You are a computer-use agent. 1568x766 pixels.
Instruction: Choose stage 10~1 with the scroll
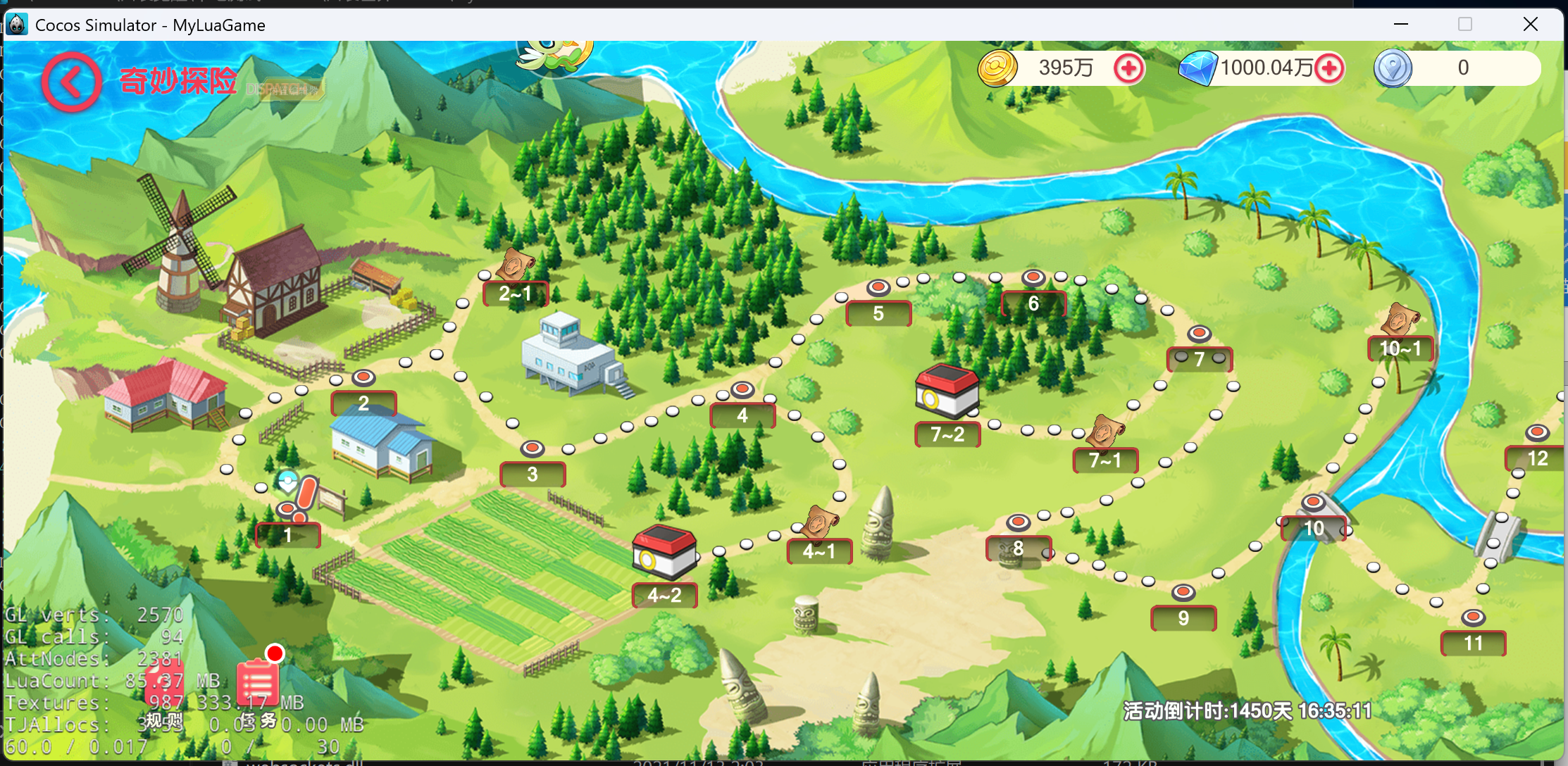[1400, 348]
